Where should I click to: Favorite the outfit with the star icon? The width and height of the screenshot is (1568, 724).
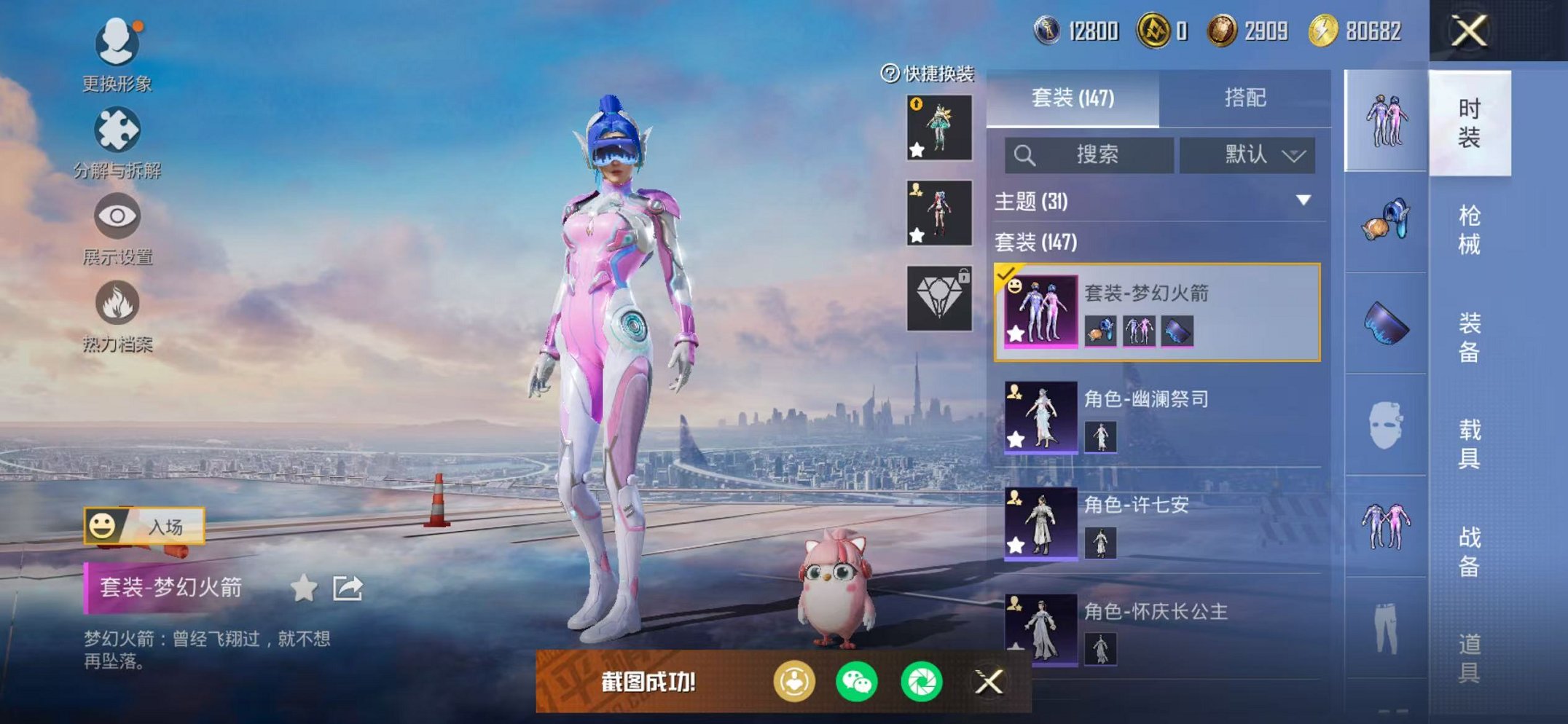pyautogui.click(x=304, y=588)
